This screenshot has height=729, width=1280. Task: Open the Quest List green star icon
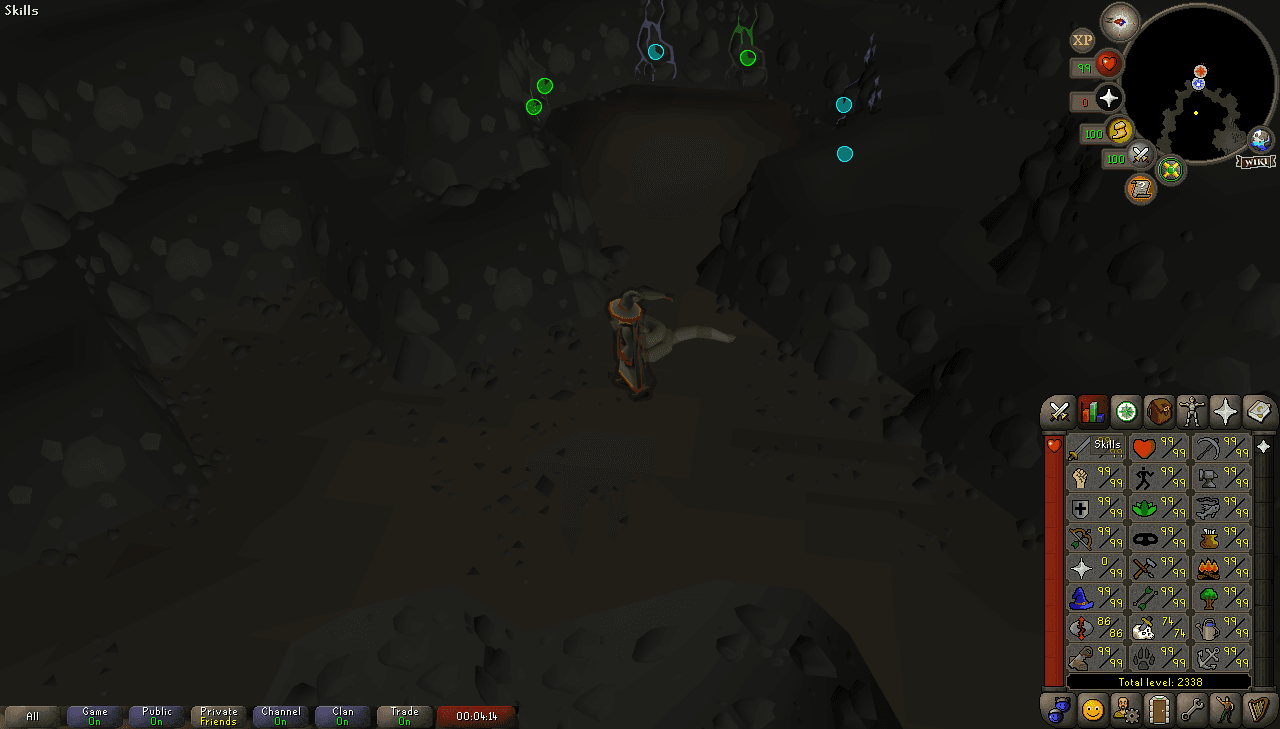1126,411
